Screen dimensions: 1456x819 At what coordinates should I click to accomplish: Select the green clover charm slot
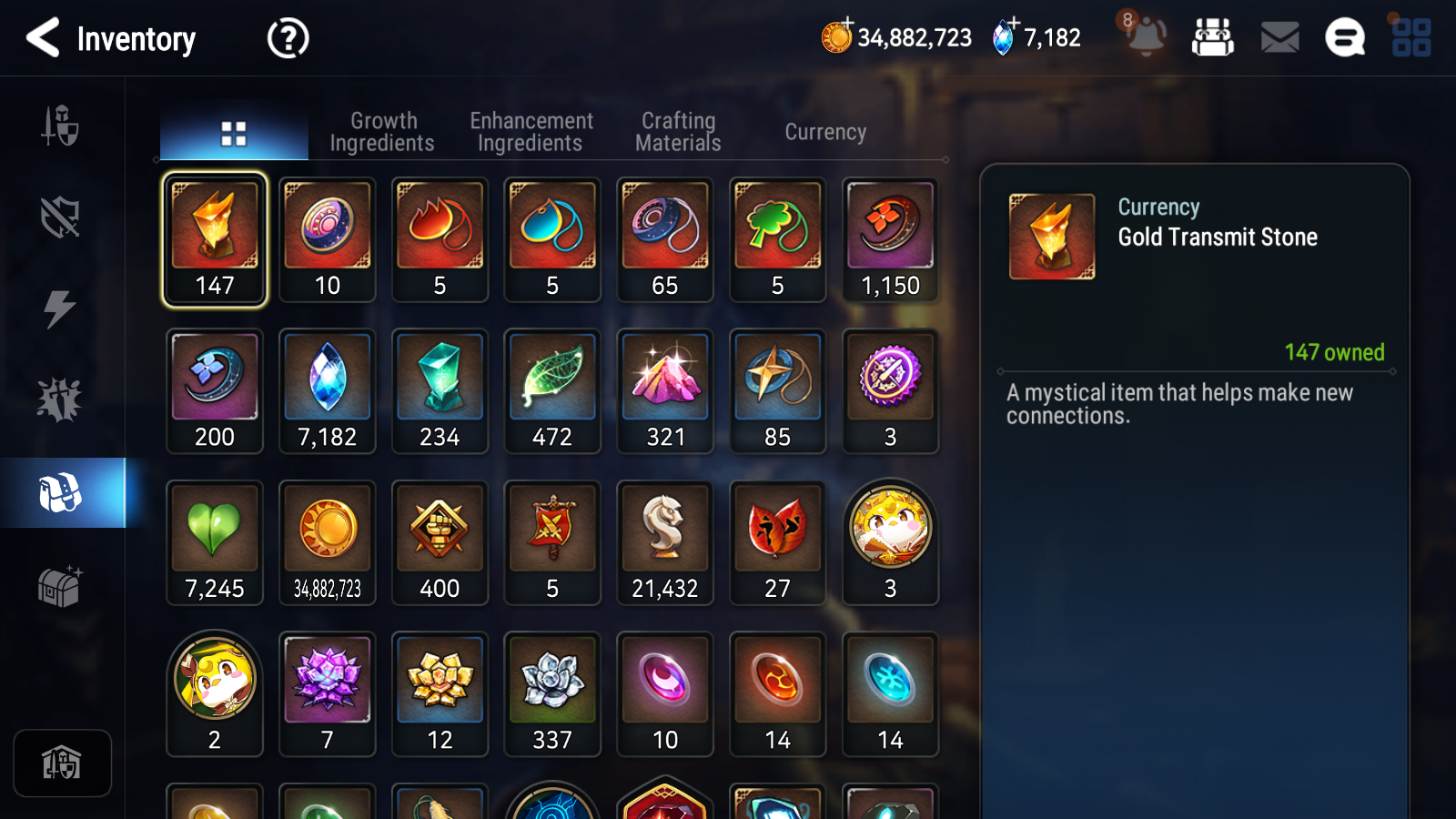point(778,239)
